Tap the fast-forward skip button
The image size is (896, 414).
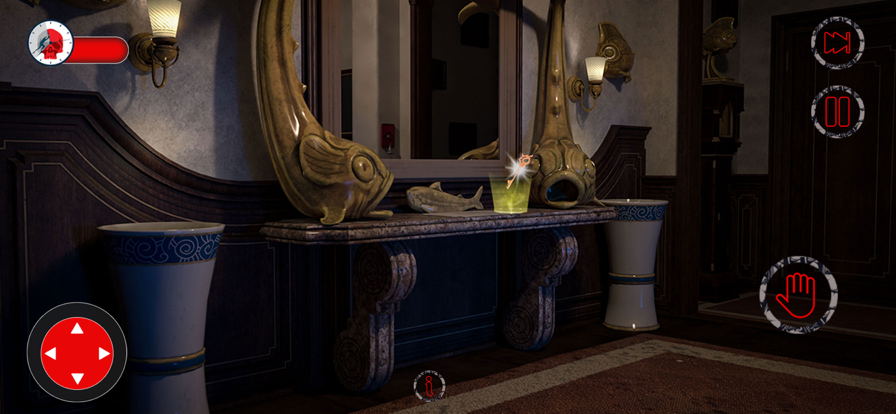coord(836,43)
